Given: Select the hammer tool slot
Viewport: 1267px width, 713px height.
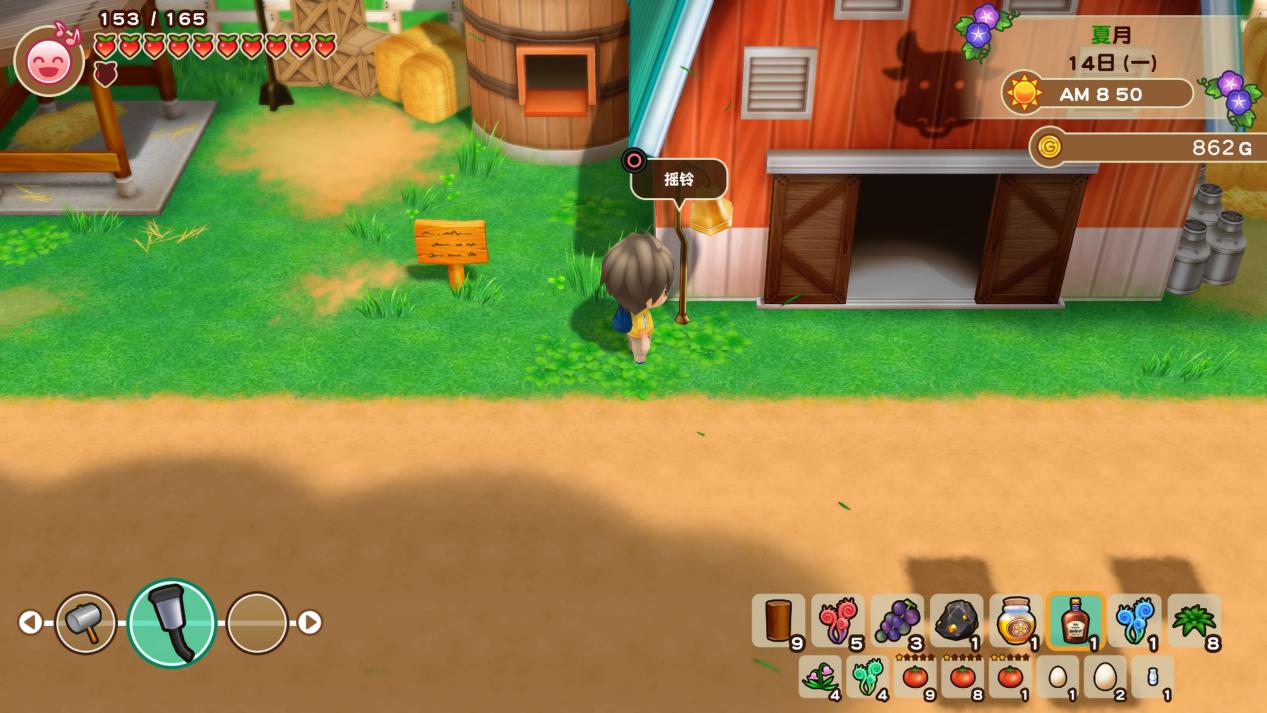Looking at the screenshot, I should click(85, 622).
